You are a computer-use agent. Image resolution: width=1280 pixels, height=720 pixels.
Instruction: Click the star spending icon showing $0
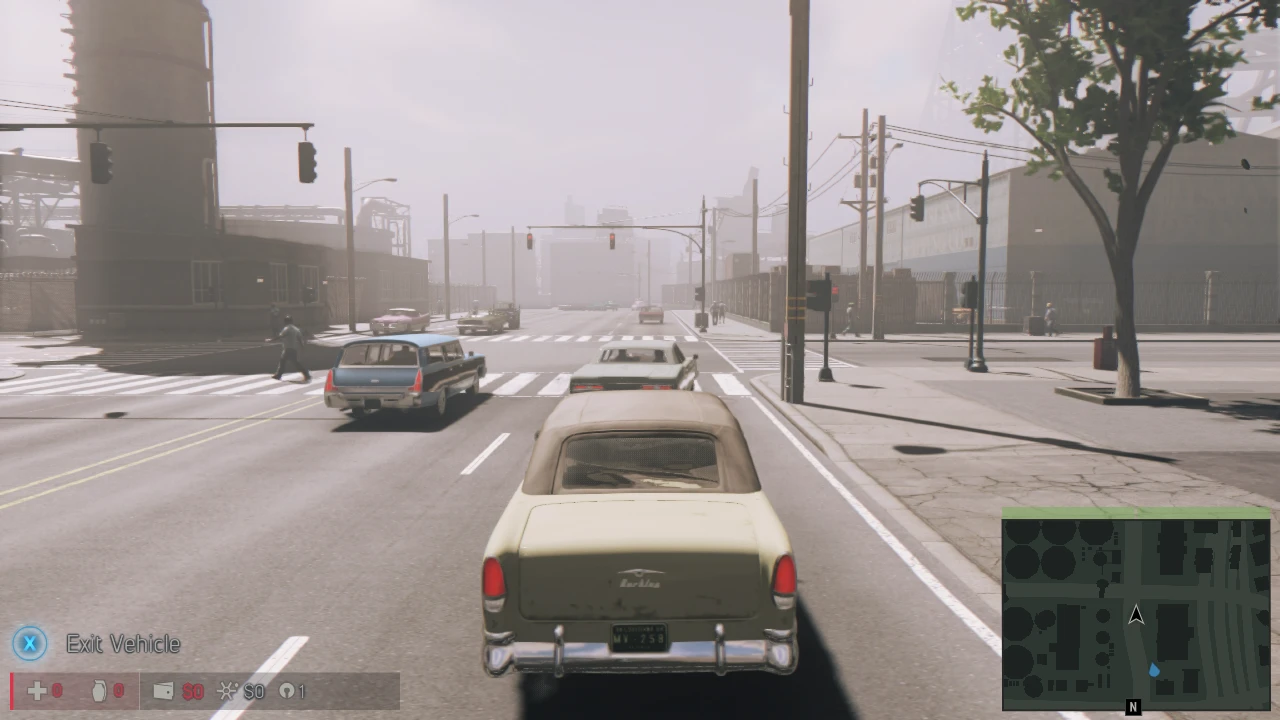pyautogui.click(x=225, y=691)
